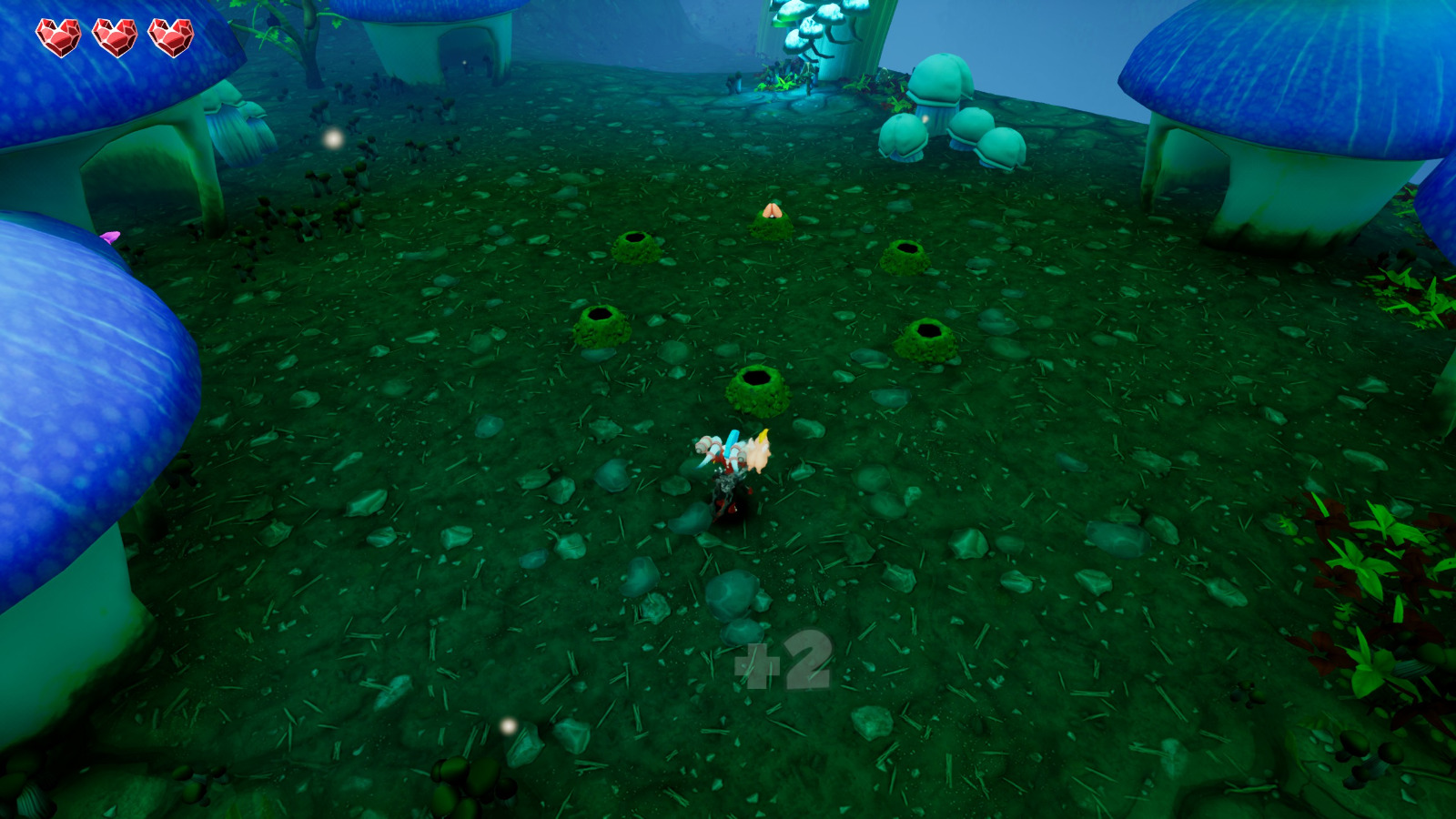
Task: Click the glowing white orb near left mushrooms
Action: pos(331,139)
